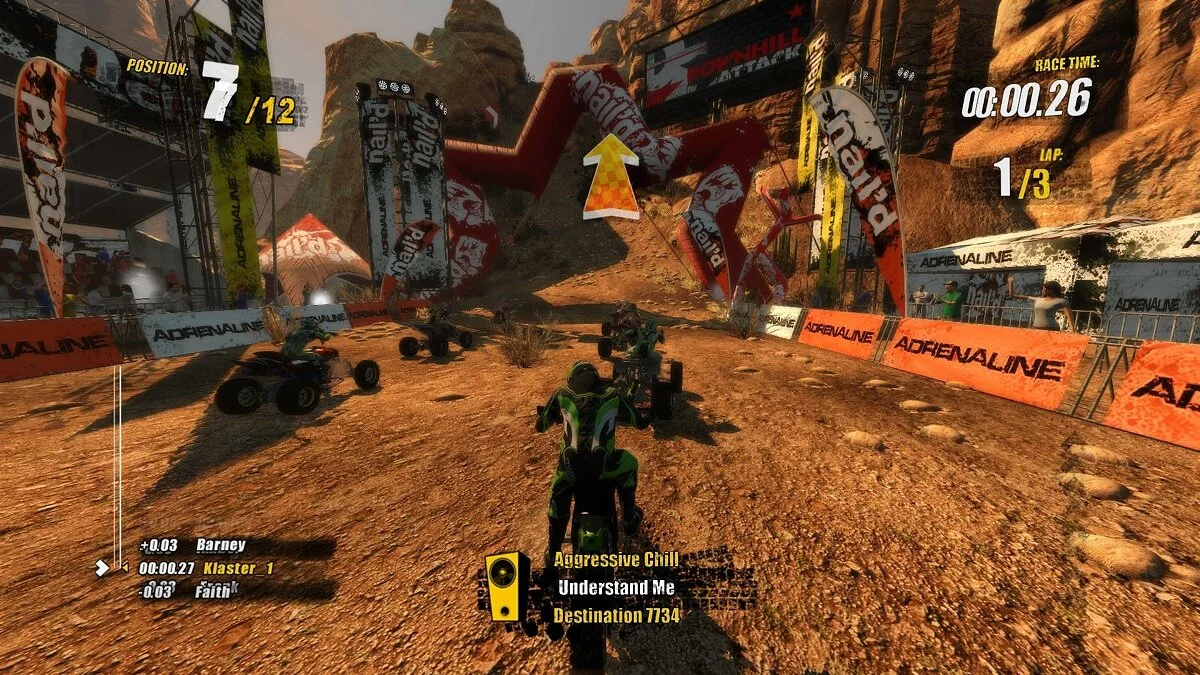
Task: Choose Faith in the standings list
Action: coord(215,590)
